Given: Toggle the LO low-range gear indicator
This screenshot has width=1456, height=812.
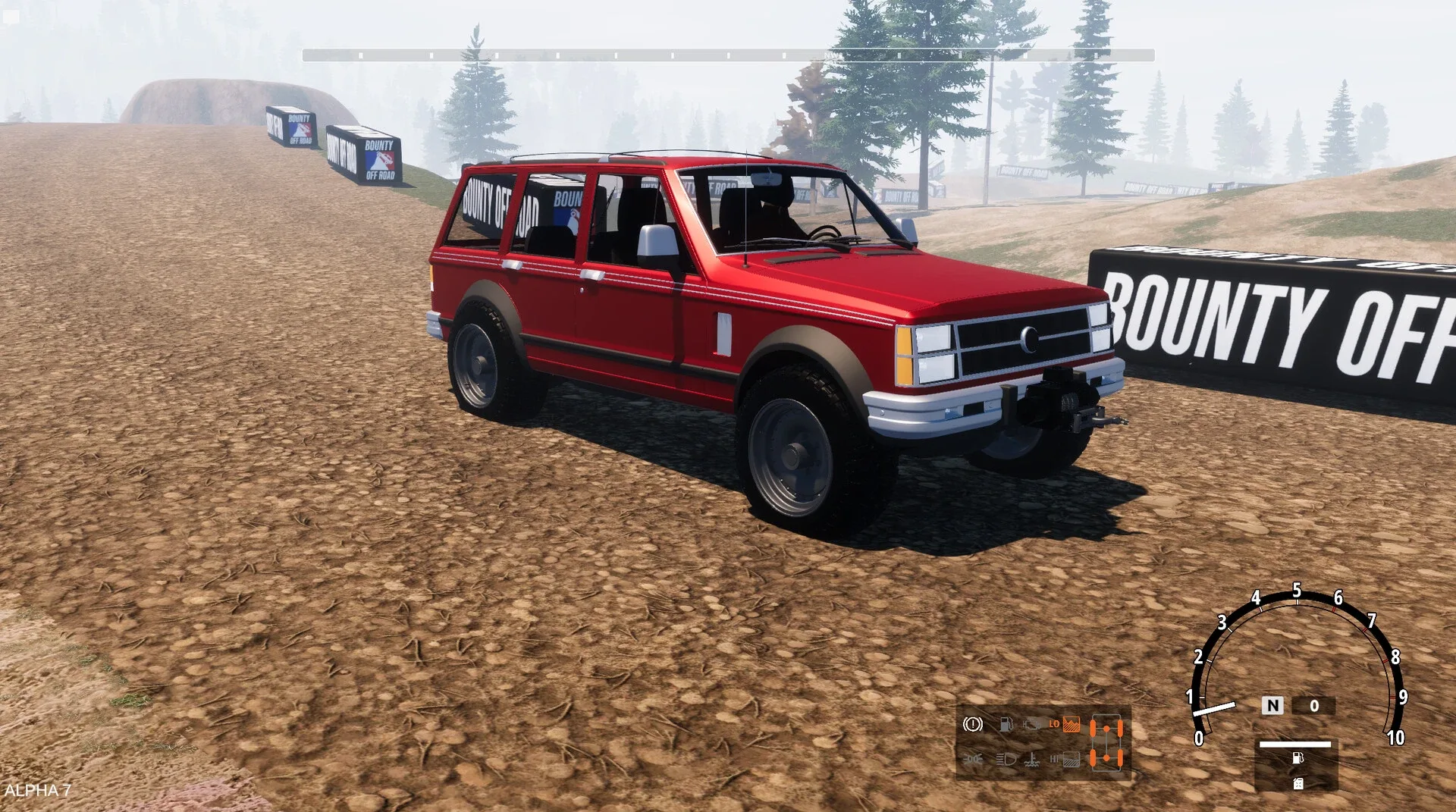Looking at the screenshot, I should (1055, 723).
